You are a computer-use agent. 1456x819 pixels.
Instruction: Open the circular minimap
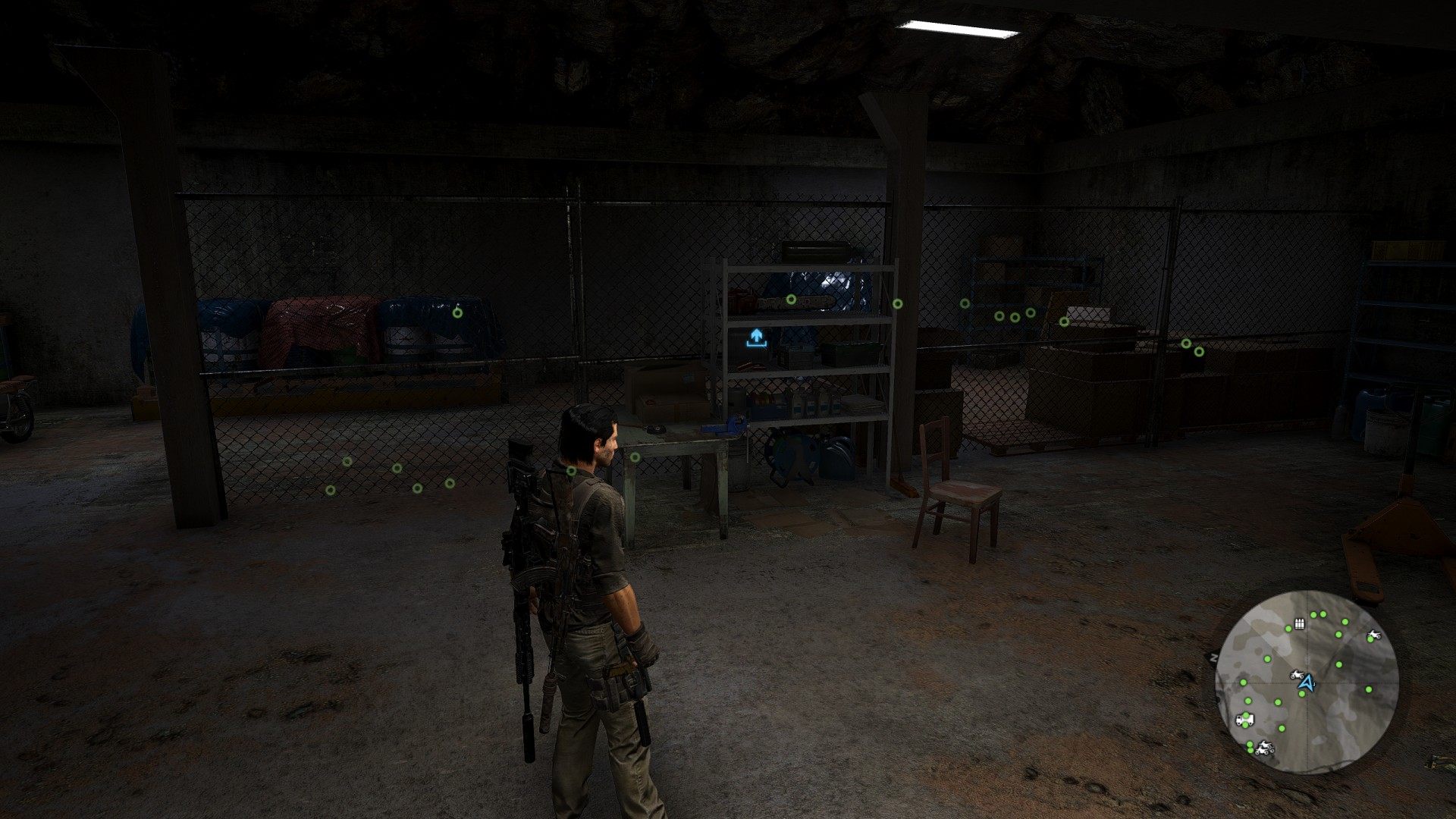point(1306,680)
